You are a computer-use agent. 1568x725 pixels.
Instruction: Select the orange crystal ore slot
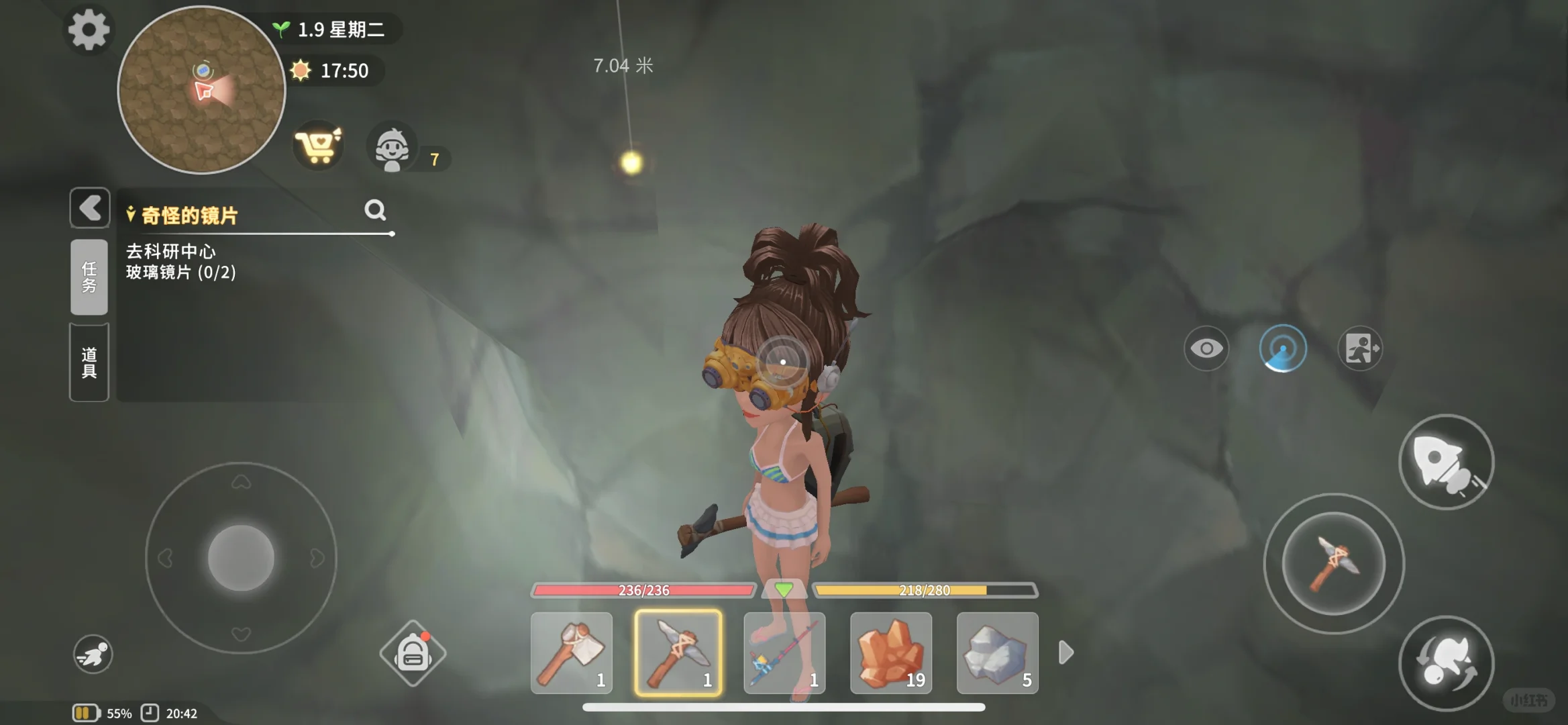click(891, 652)
